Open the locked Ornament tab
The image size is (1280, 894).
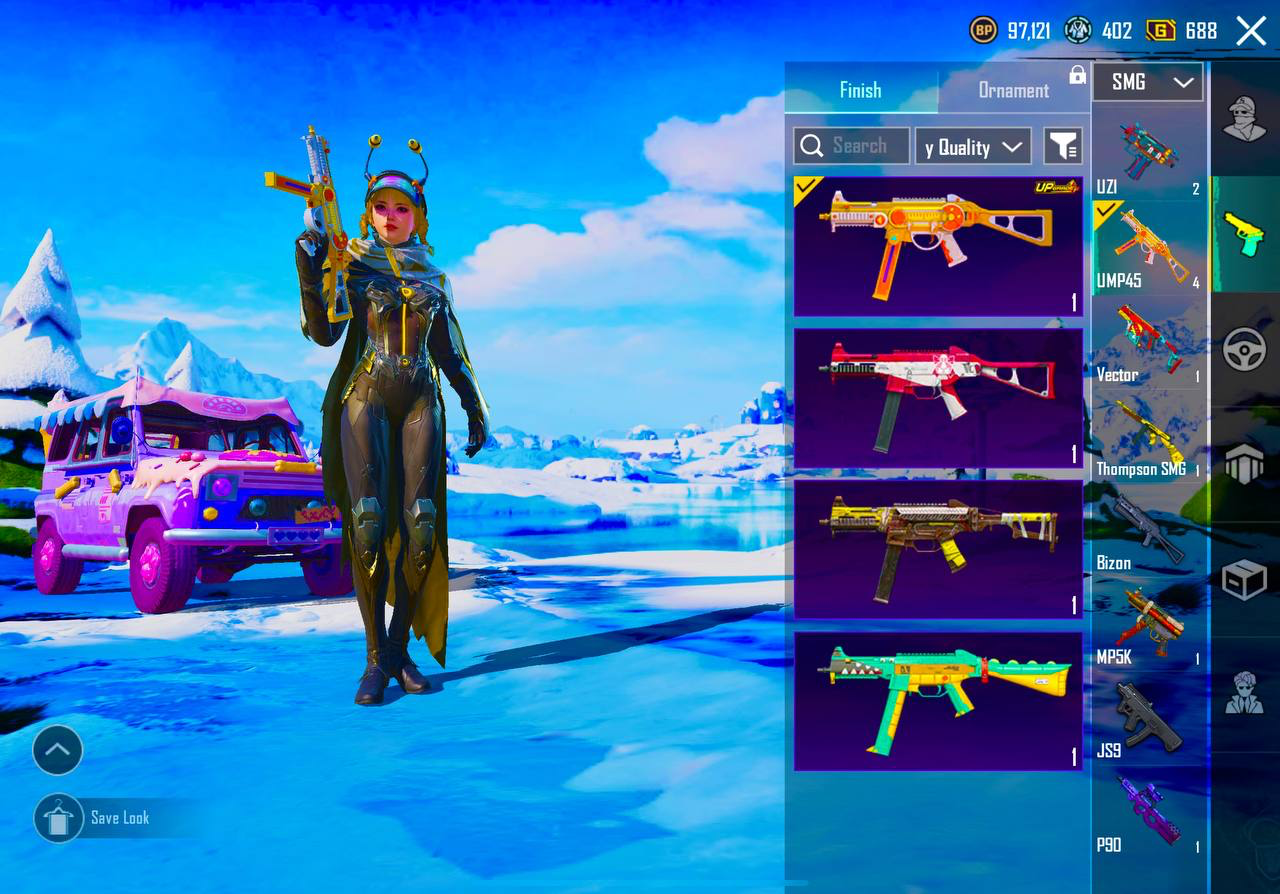[x=1014, y=90]
